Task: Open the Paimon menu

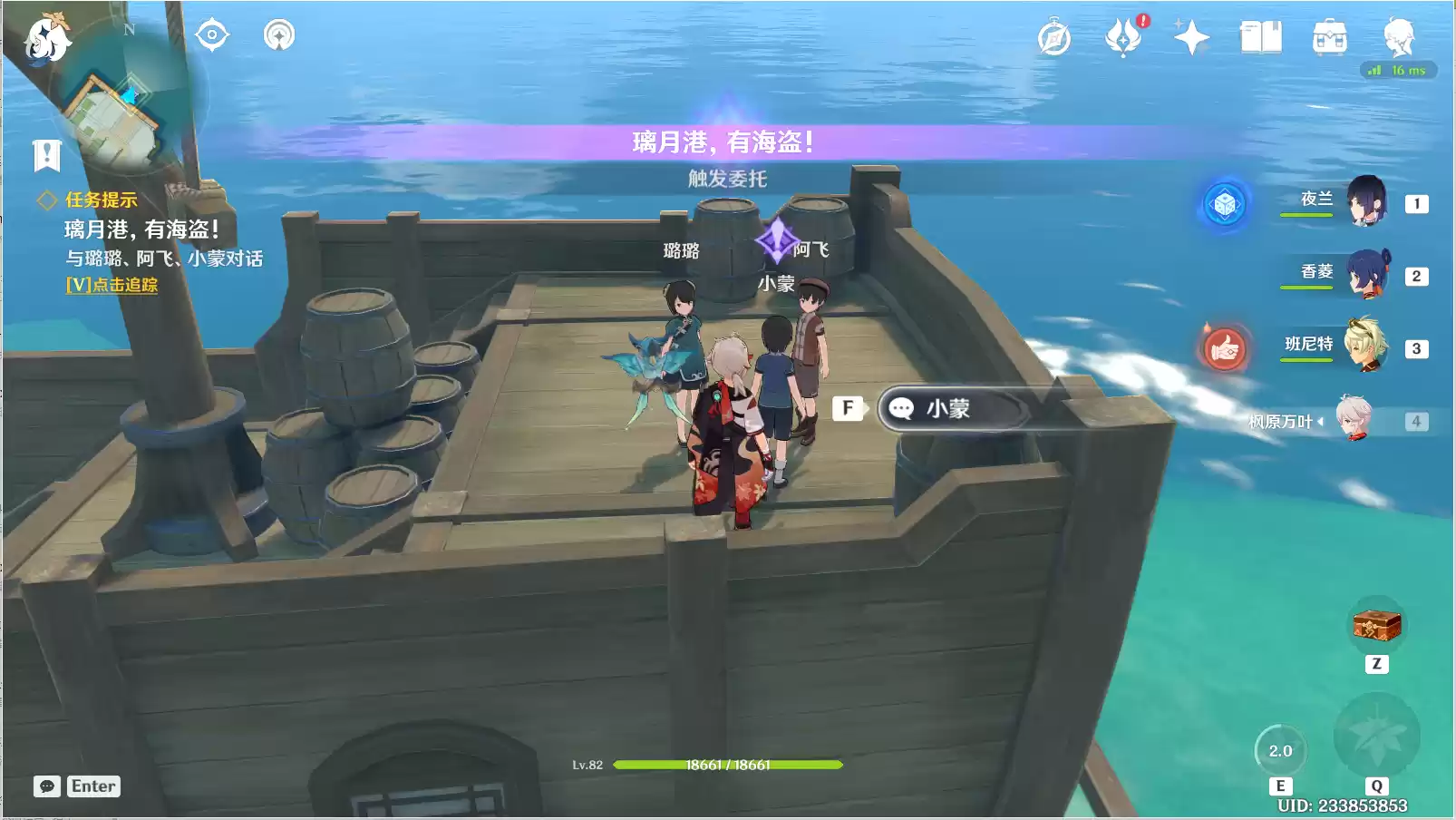Action: [x=45, y=38]
